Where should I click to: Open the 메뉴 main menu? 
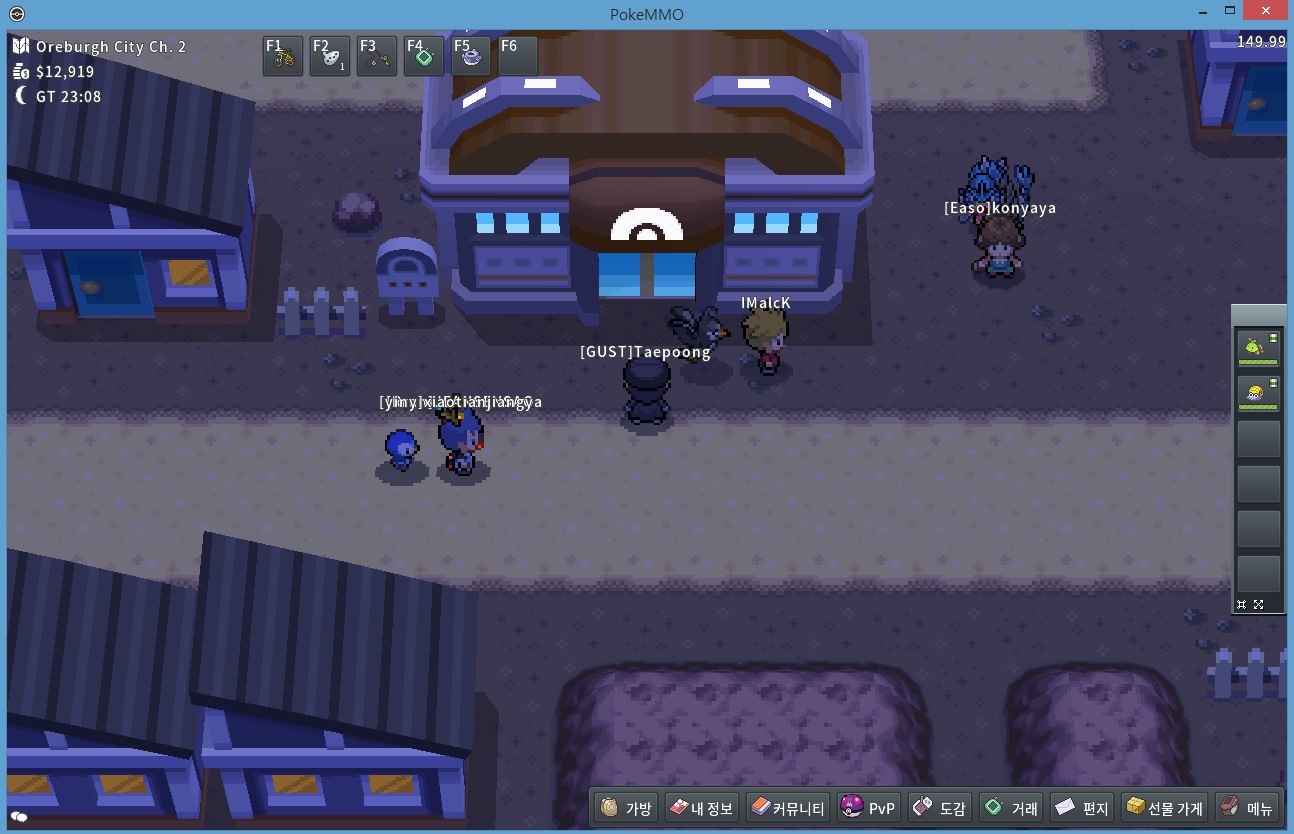[1247, 808]
